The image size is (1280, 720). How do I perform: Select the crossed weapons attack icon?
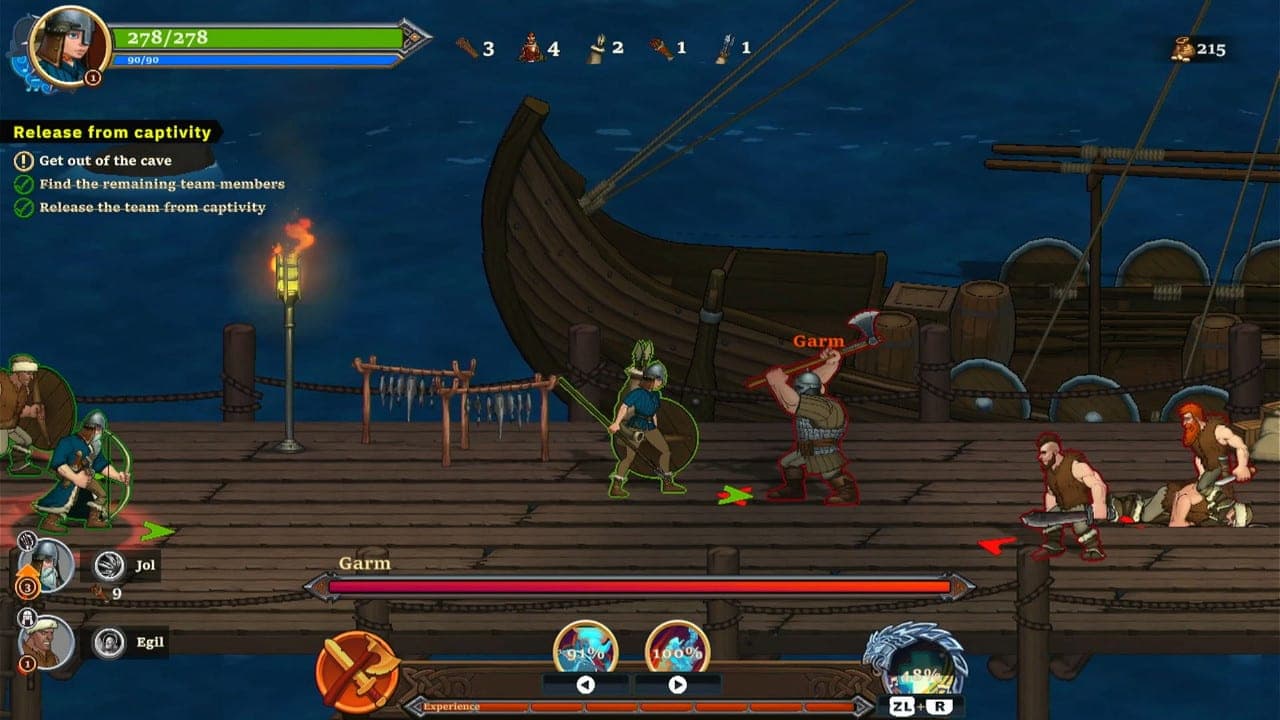(360, 669)
